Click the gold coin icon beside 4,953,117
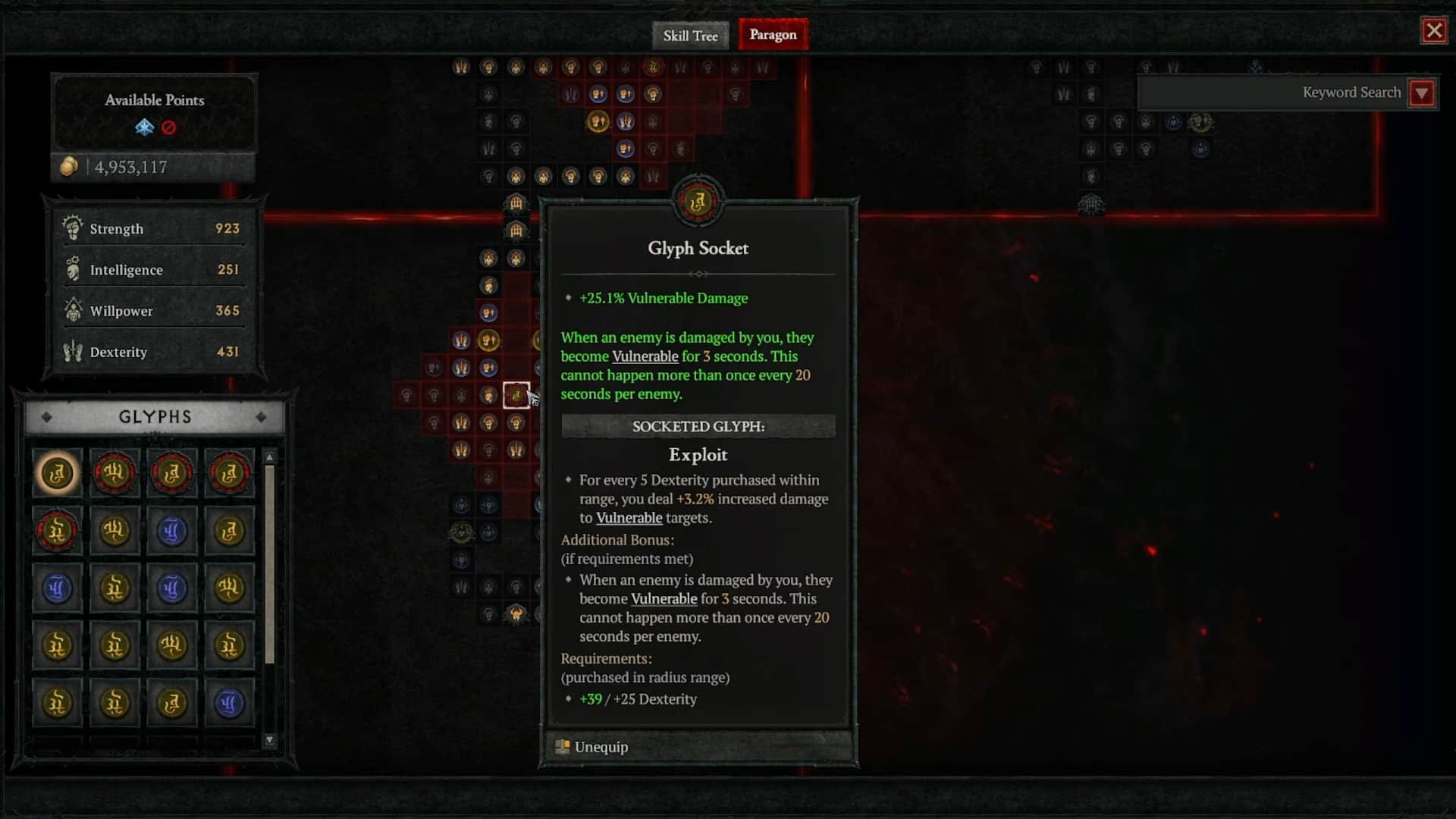 click(x=71, y=166)
